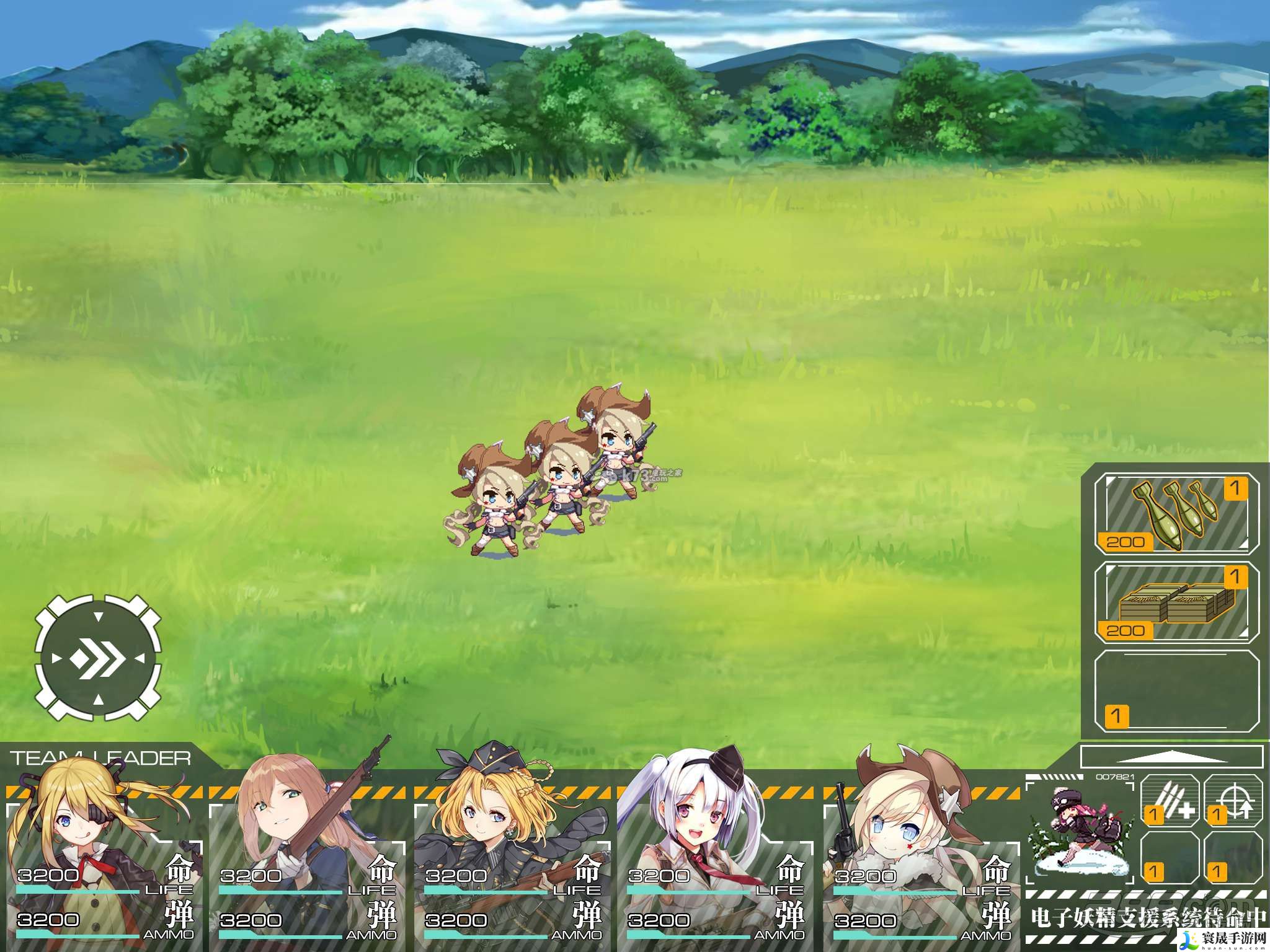1270x952 pixels.
Task: Activate the gear-shaped fast-forward control
Action: point(98,658)
